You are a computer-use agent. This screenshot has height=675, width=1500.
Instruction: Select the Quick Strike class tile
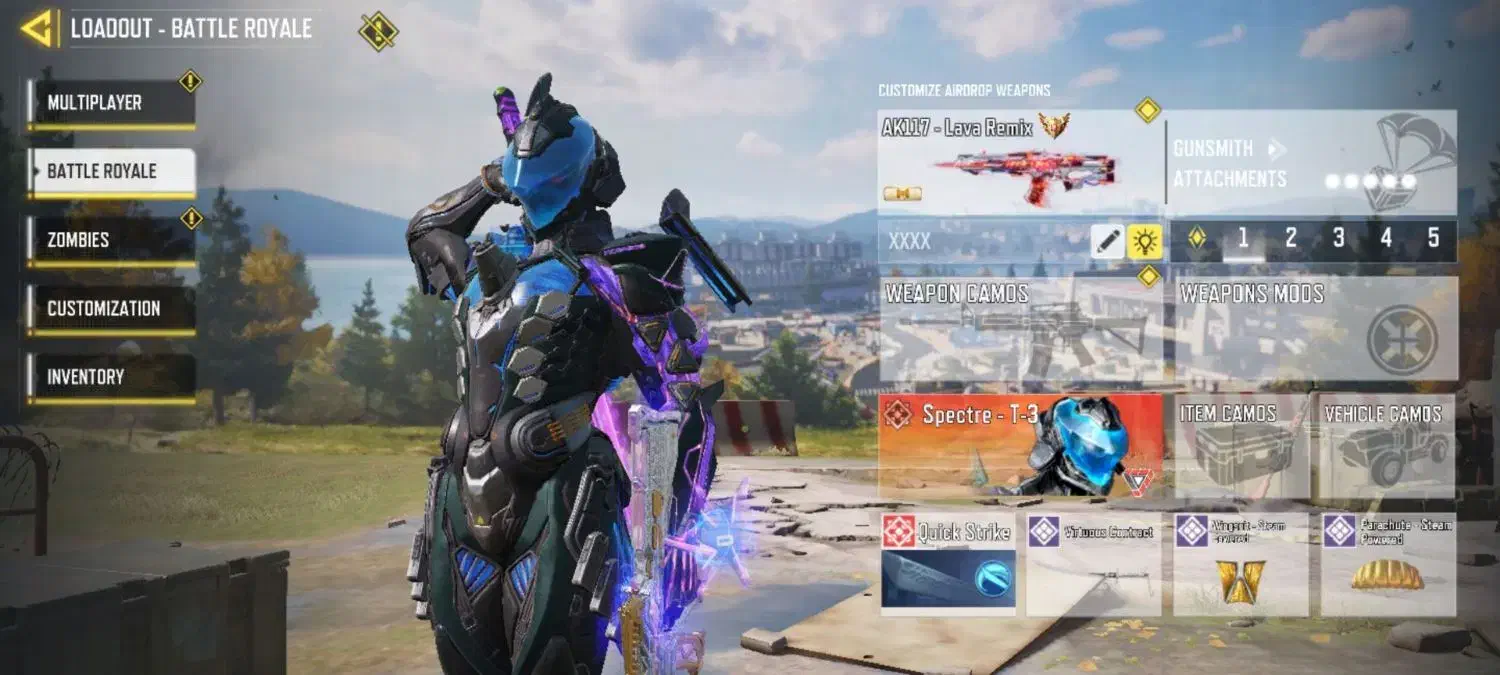(x=948, y=564)
